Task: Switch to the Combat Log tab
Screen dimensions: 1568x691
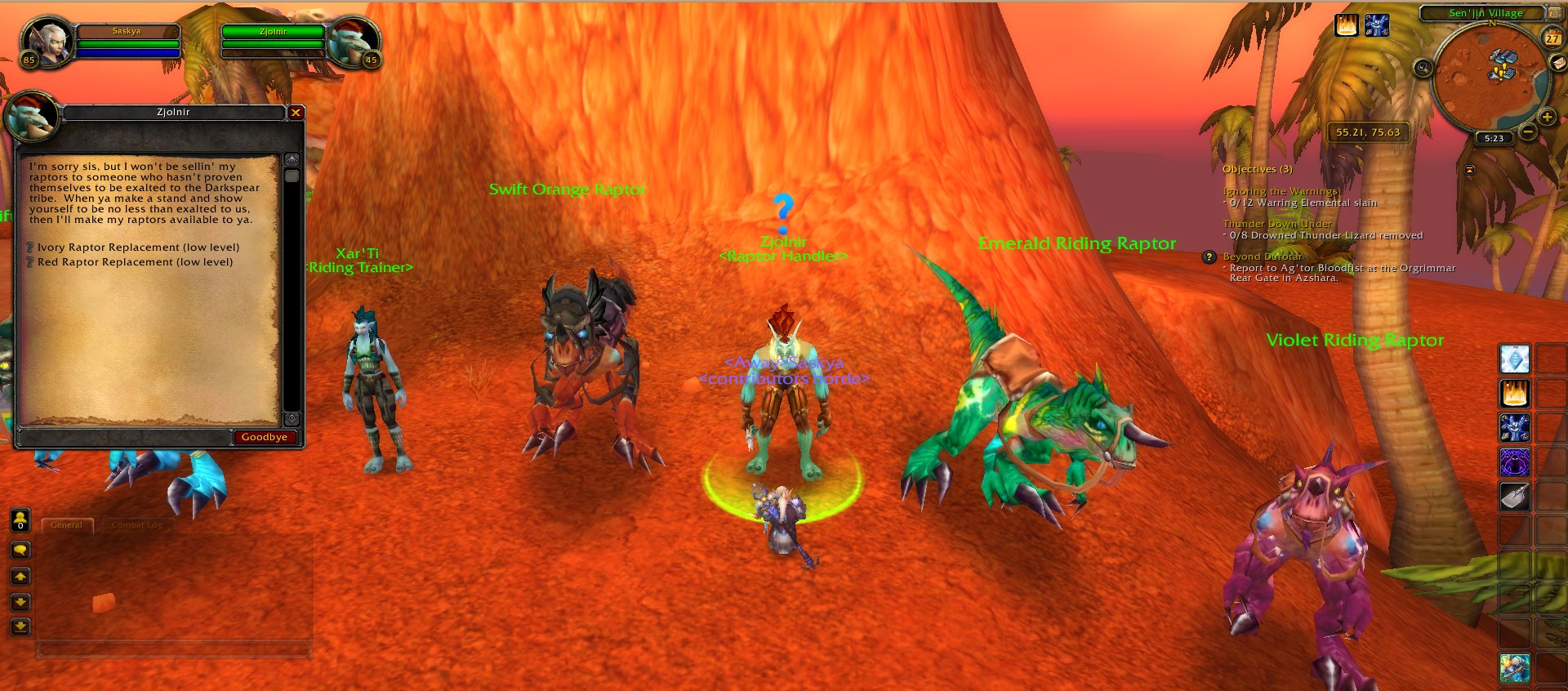Action: (x=136, y=525)
